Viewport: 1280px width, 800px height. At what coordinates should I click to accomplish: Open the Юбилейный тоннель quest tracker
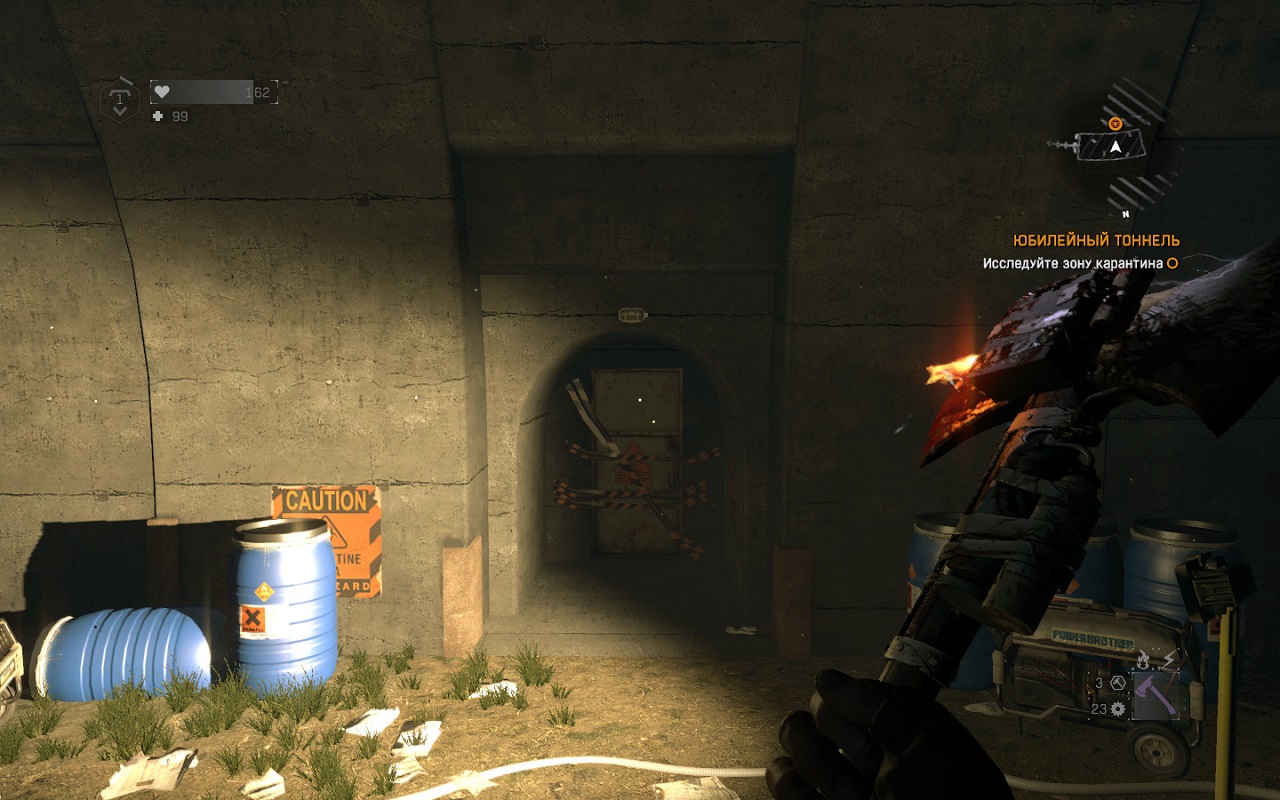tap(1096, 240)
